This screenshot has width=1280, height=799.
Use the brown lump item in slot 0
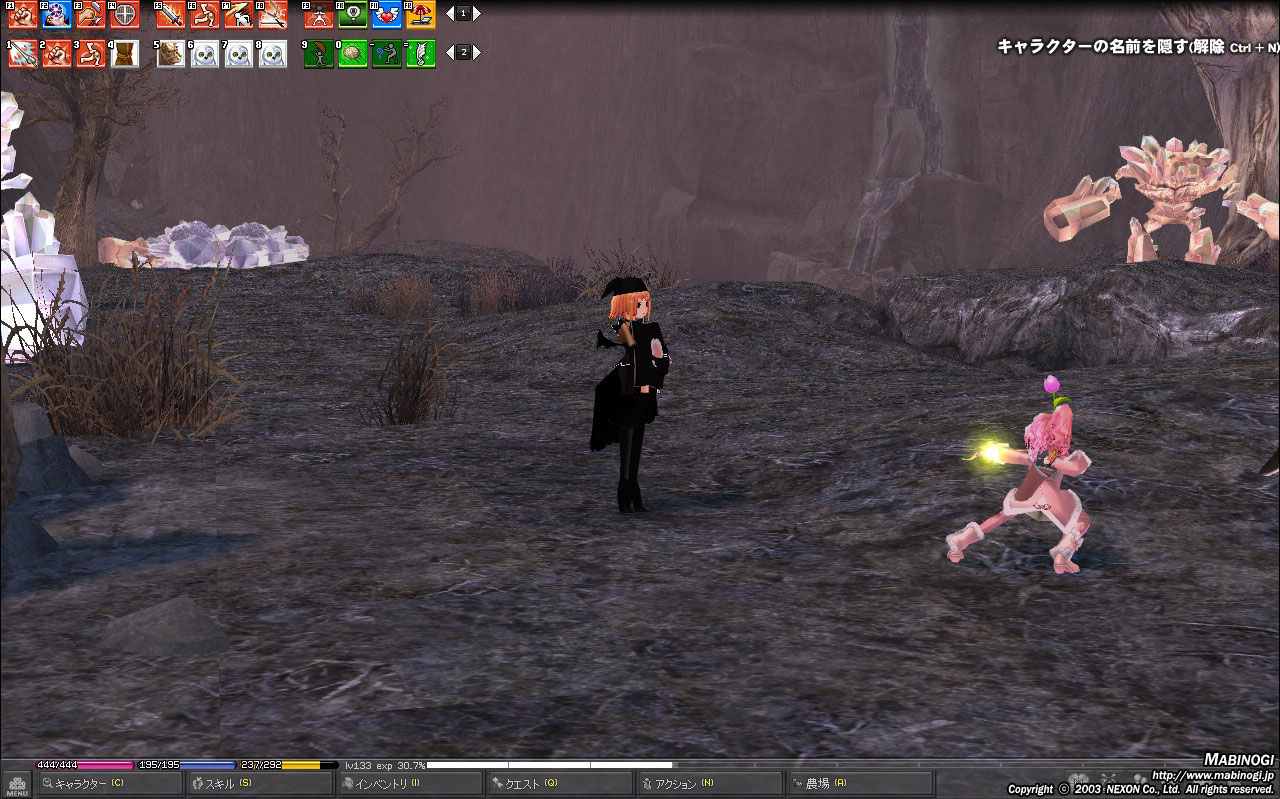click(x=352, y=53)
